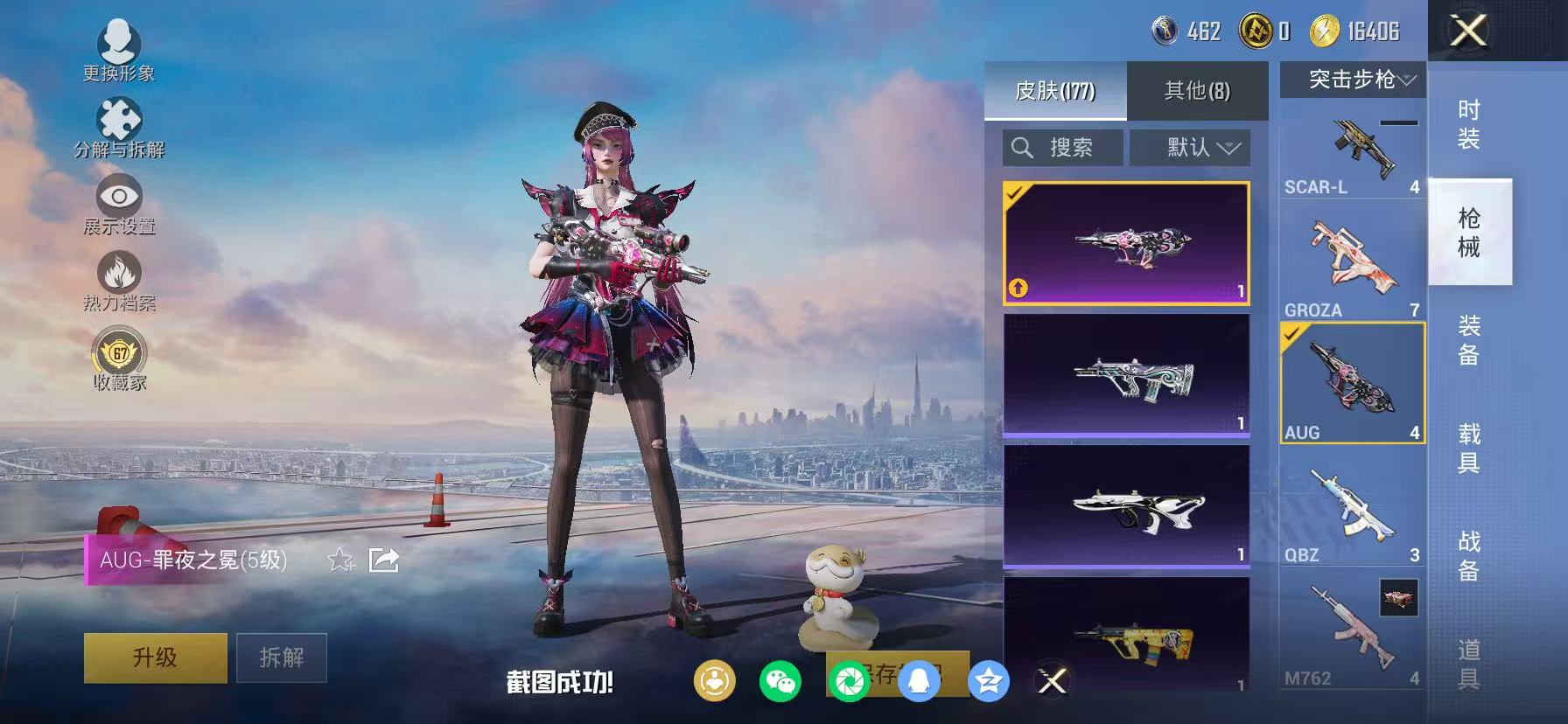Open the 默认 sorting dropdown
Image resolution: width=1568 pixels, height=724 pixels.
click(x=1190, y=147)
